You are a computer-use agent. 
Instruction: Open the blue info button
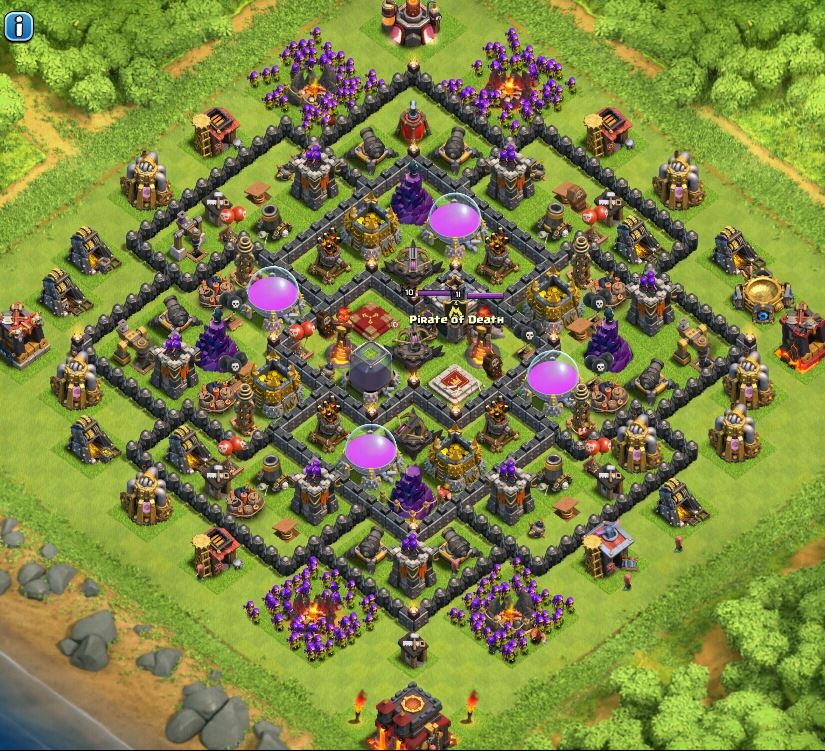click(19, 24)
